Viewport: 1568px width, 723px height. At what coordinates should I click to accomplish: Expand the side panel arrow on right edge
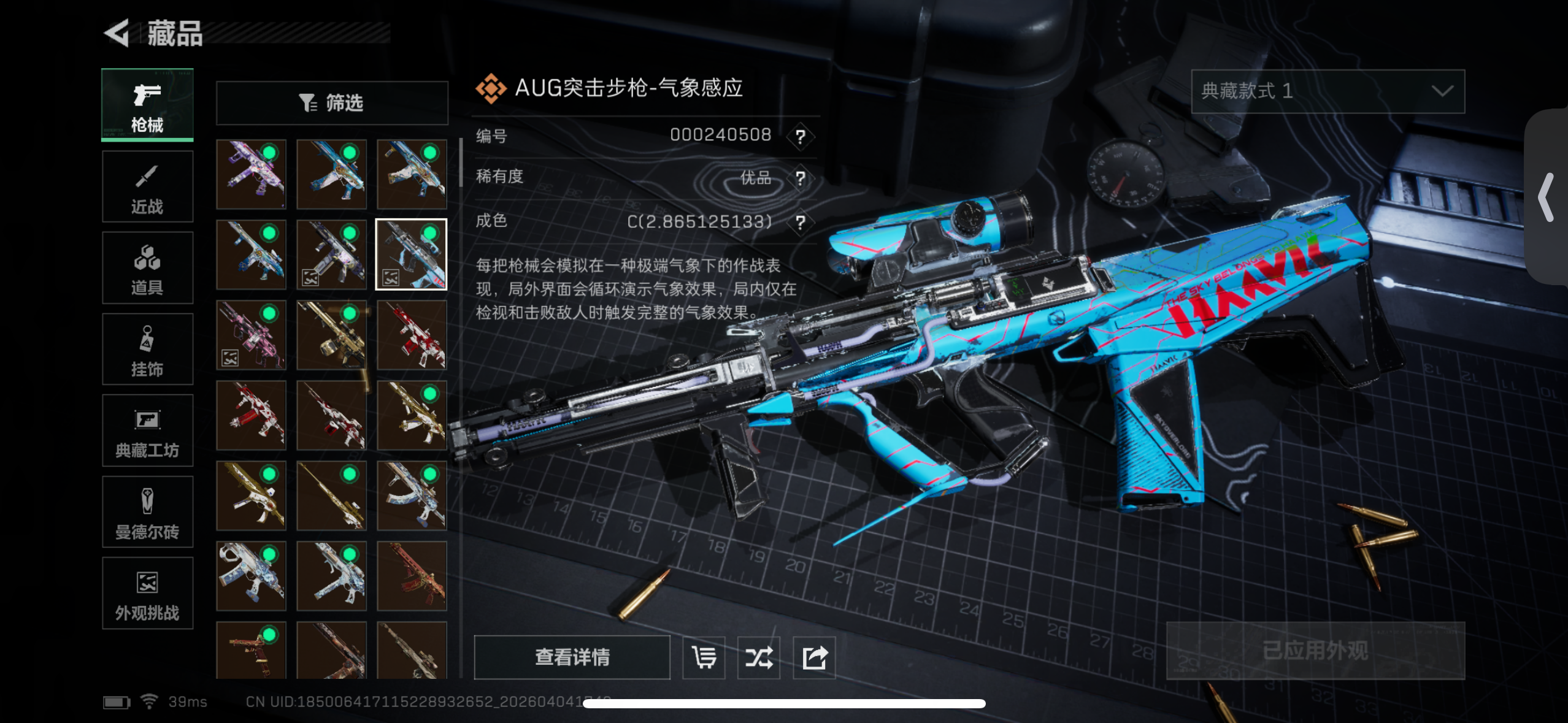tap(1547, 197)
